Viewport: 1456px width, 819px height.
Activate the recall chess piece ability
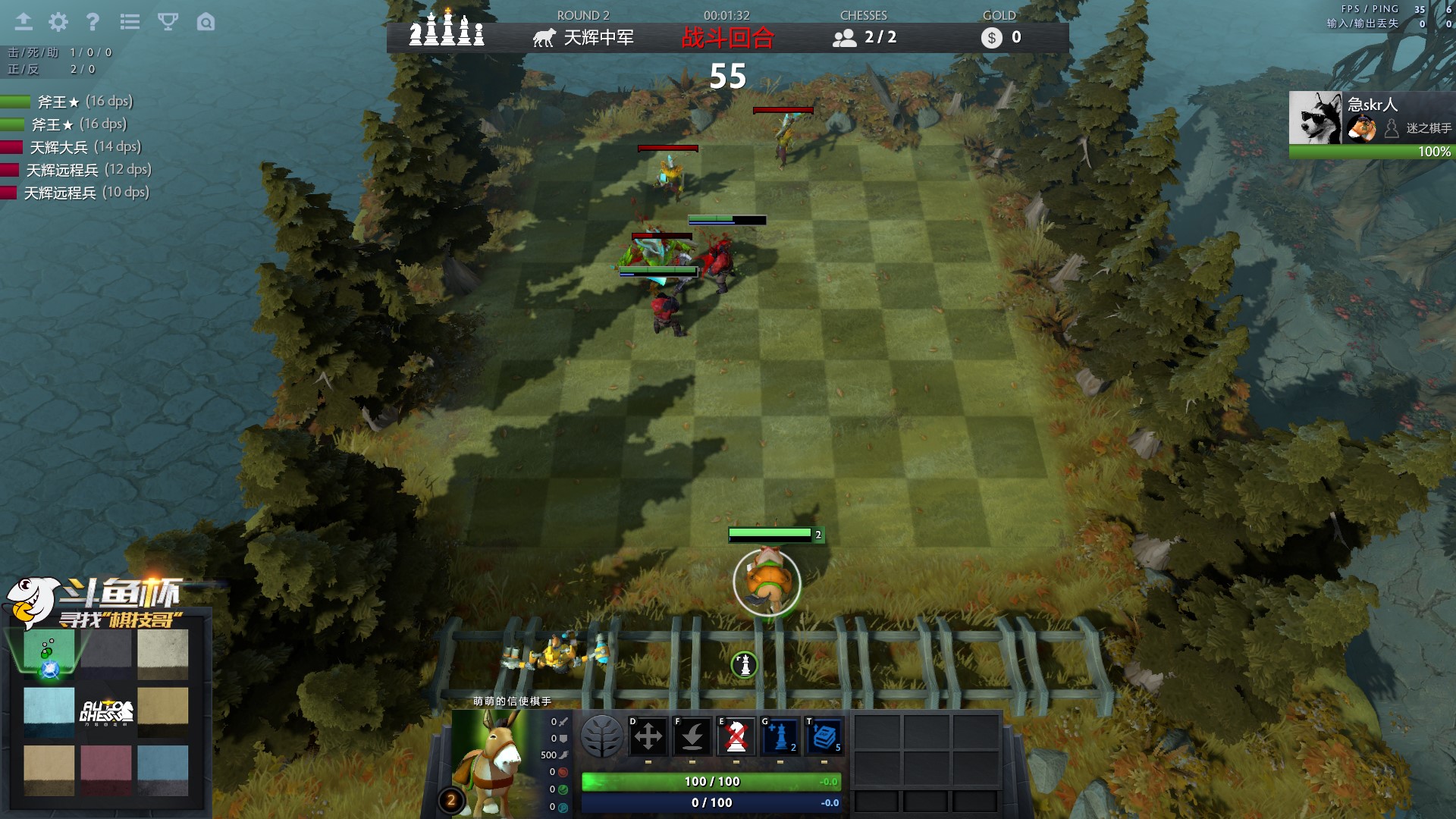[692, 736]
